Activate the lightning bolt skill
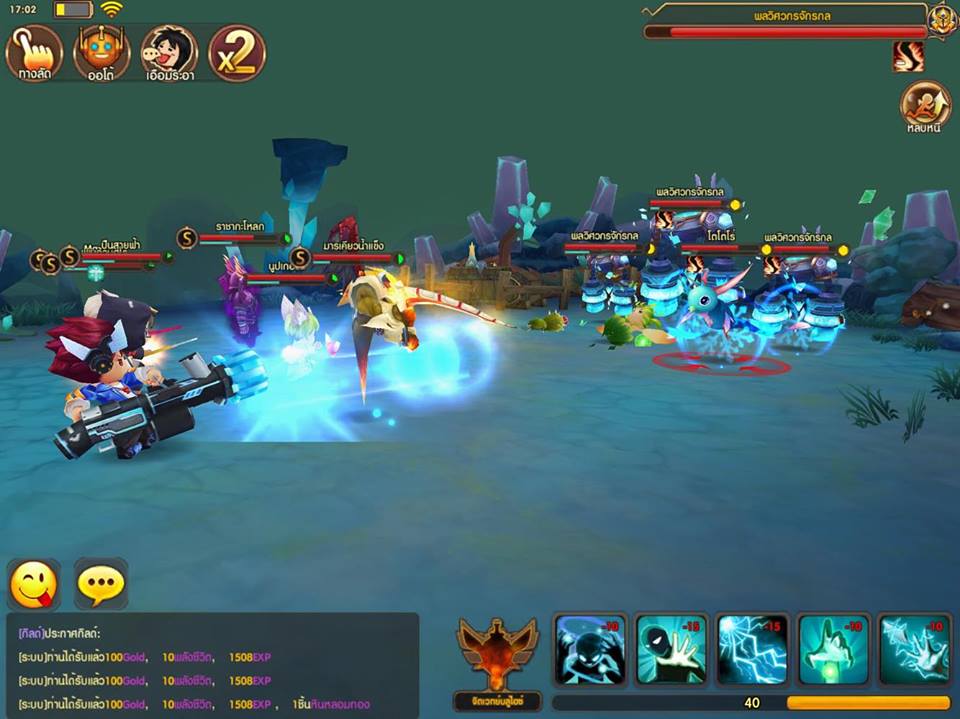The width and height of the screenshot is (960, 719). [752, 650]
